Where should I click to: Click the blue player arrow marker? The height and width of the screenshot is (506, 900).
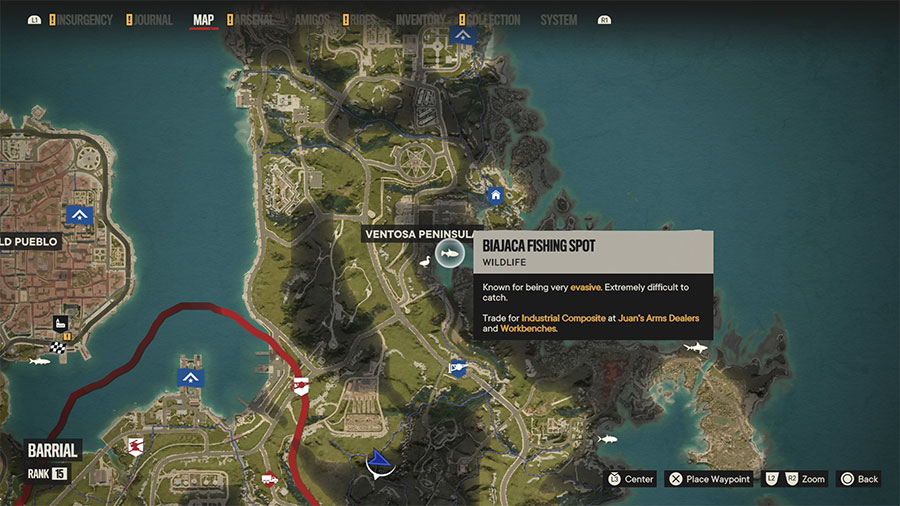click(379, 462)
